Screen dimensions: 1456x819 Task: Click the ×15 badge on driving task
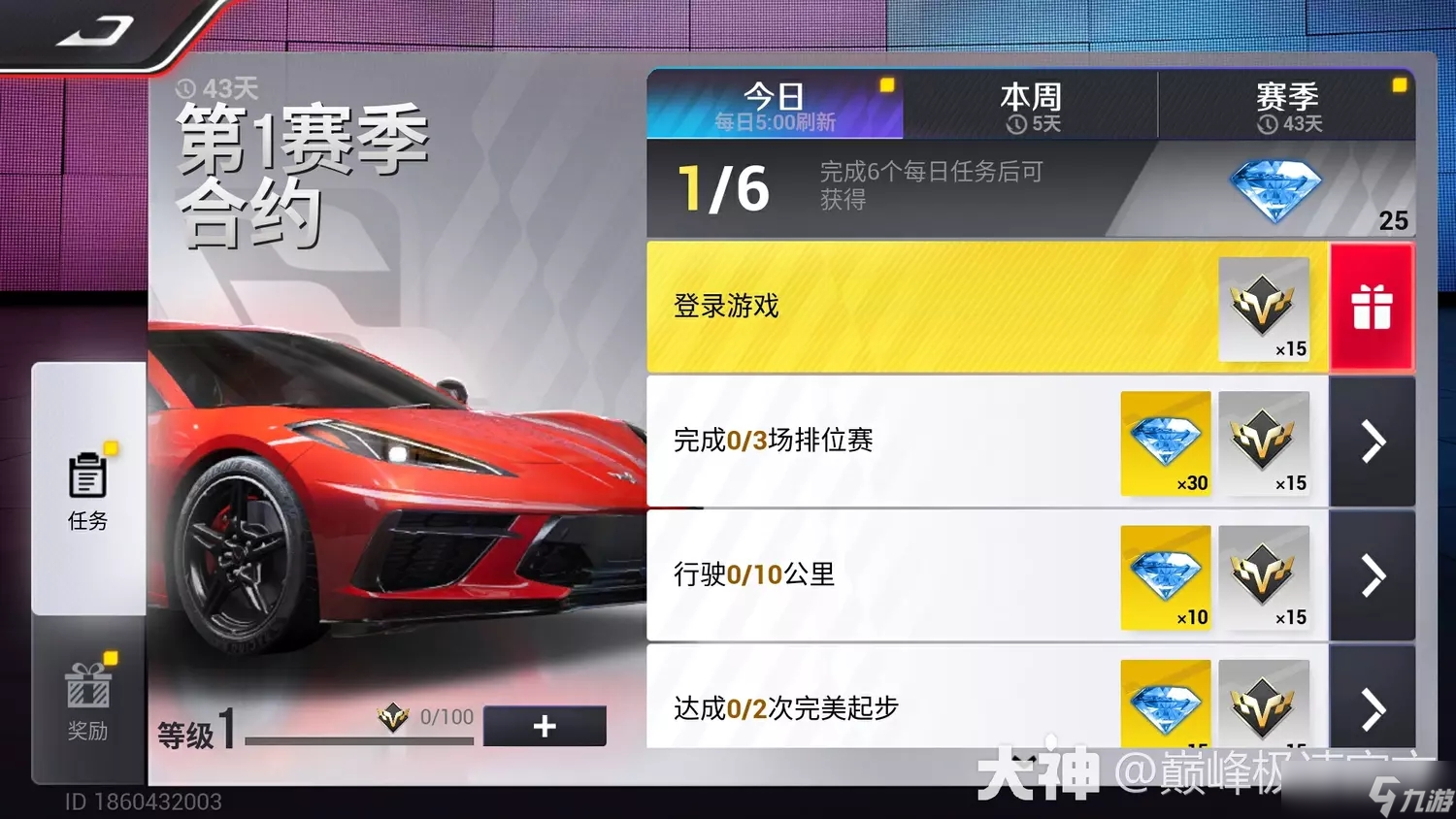1265,577
